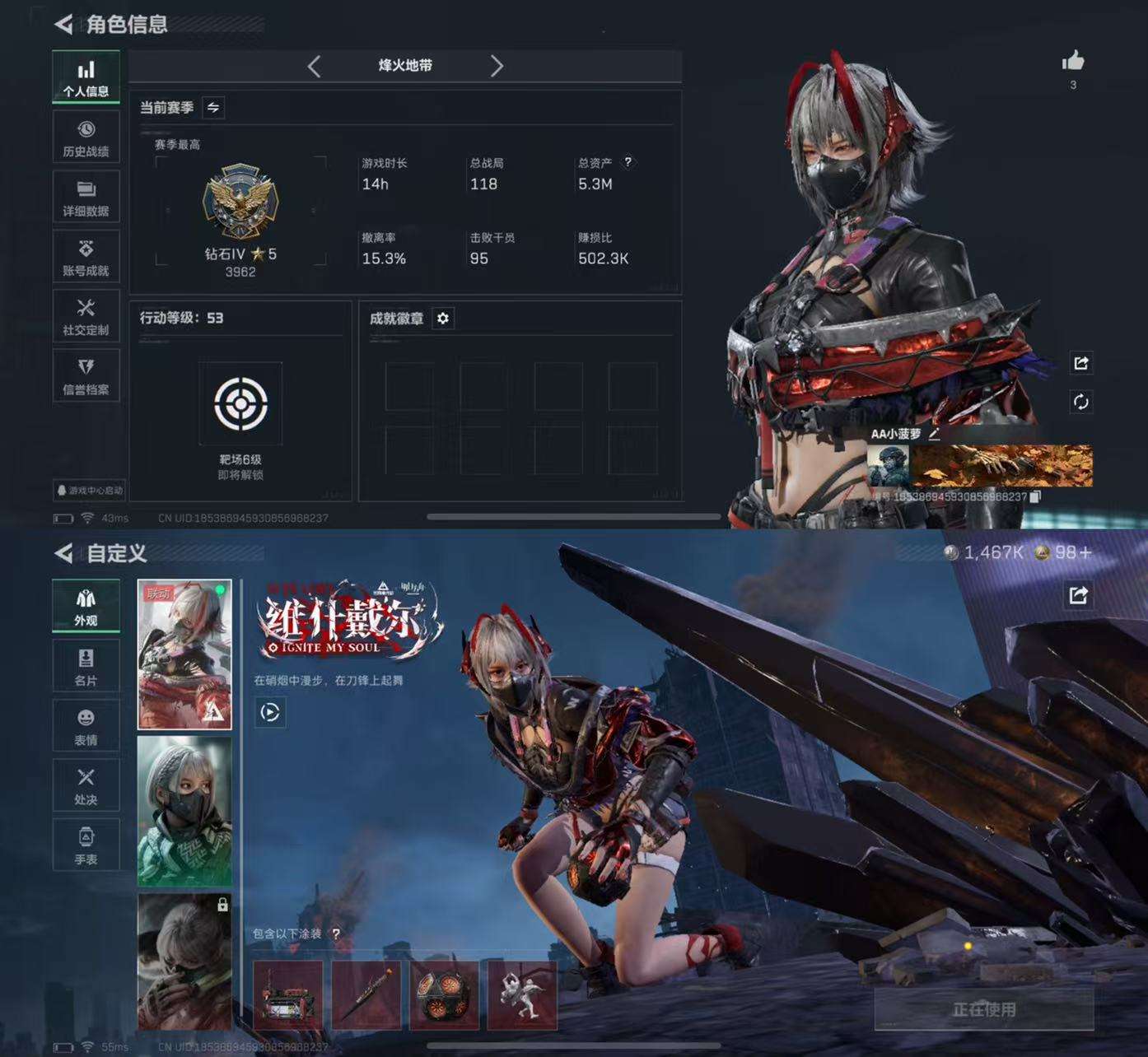Select the 手表 watch customization icon
This screenshot has height=1057, width=1148.
point(86,845)
